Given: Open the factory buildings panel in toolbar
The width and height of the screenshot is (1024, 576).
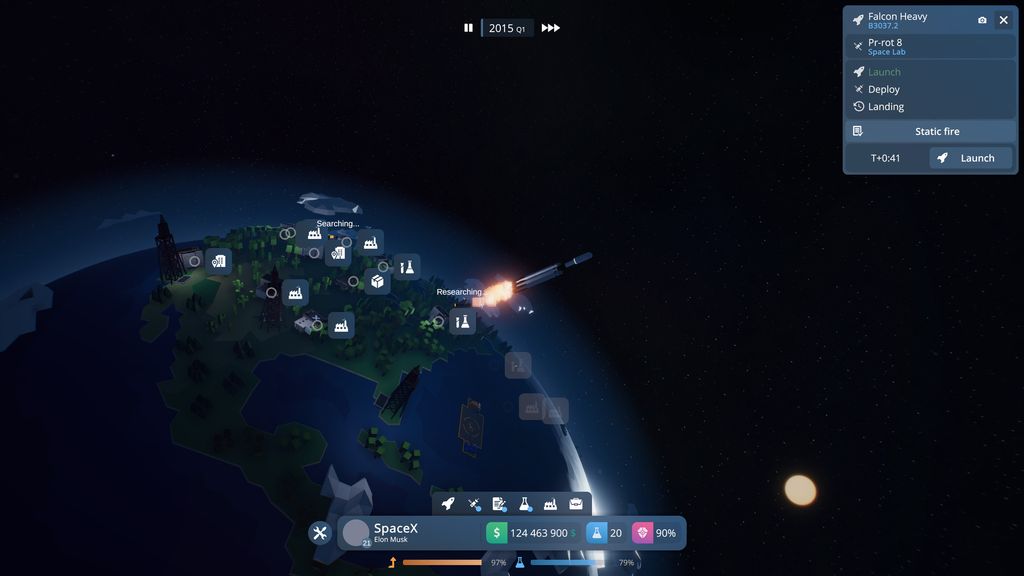Looking at the screenshot, I should [550, 504].
